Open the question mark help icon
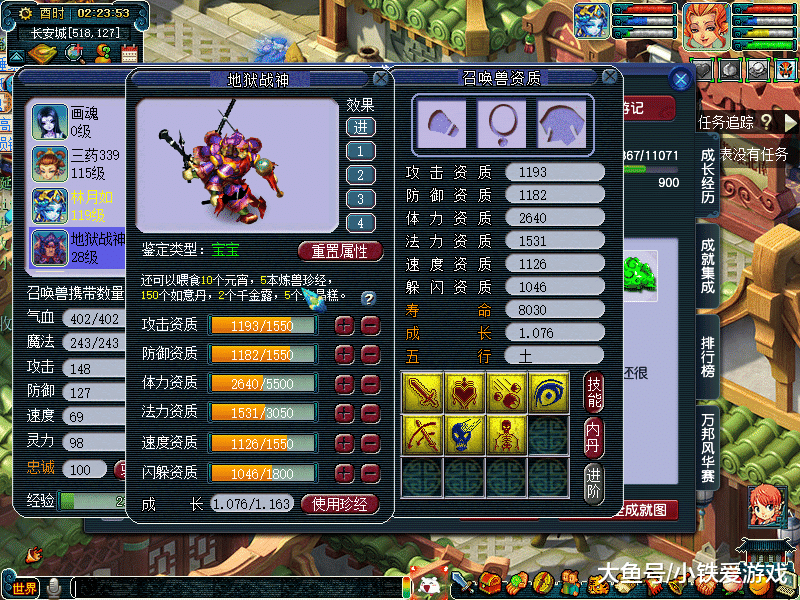Screen dimensions: 800x600 (x=368, y=298)
